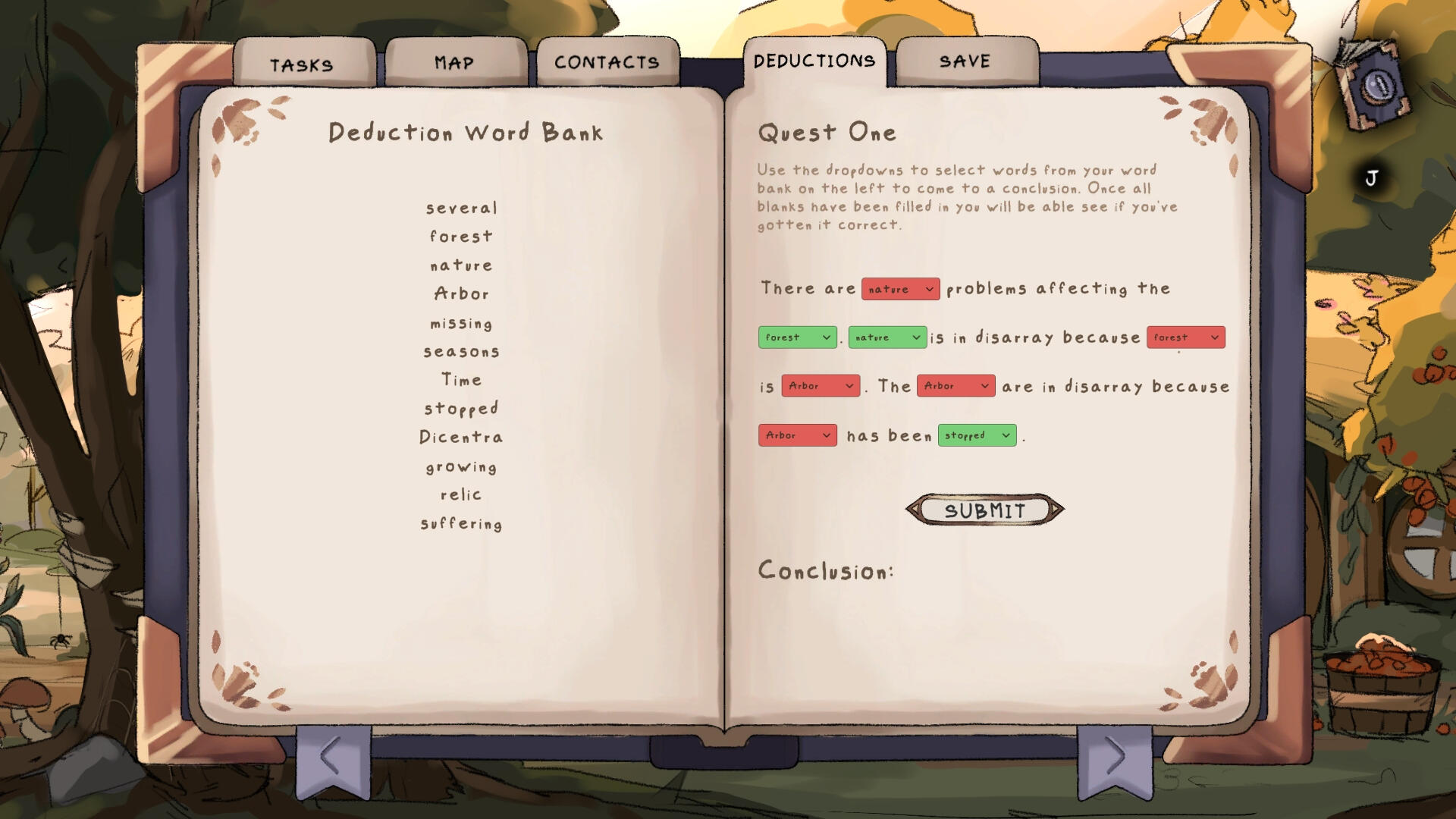Open the red 'forest' dropdown

click(1185, 337)
